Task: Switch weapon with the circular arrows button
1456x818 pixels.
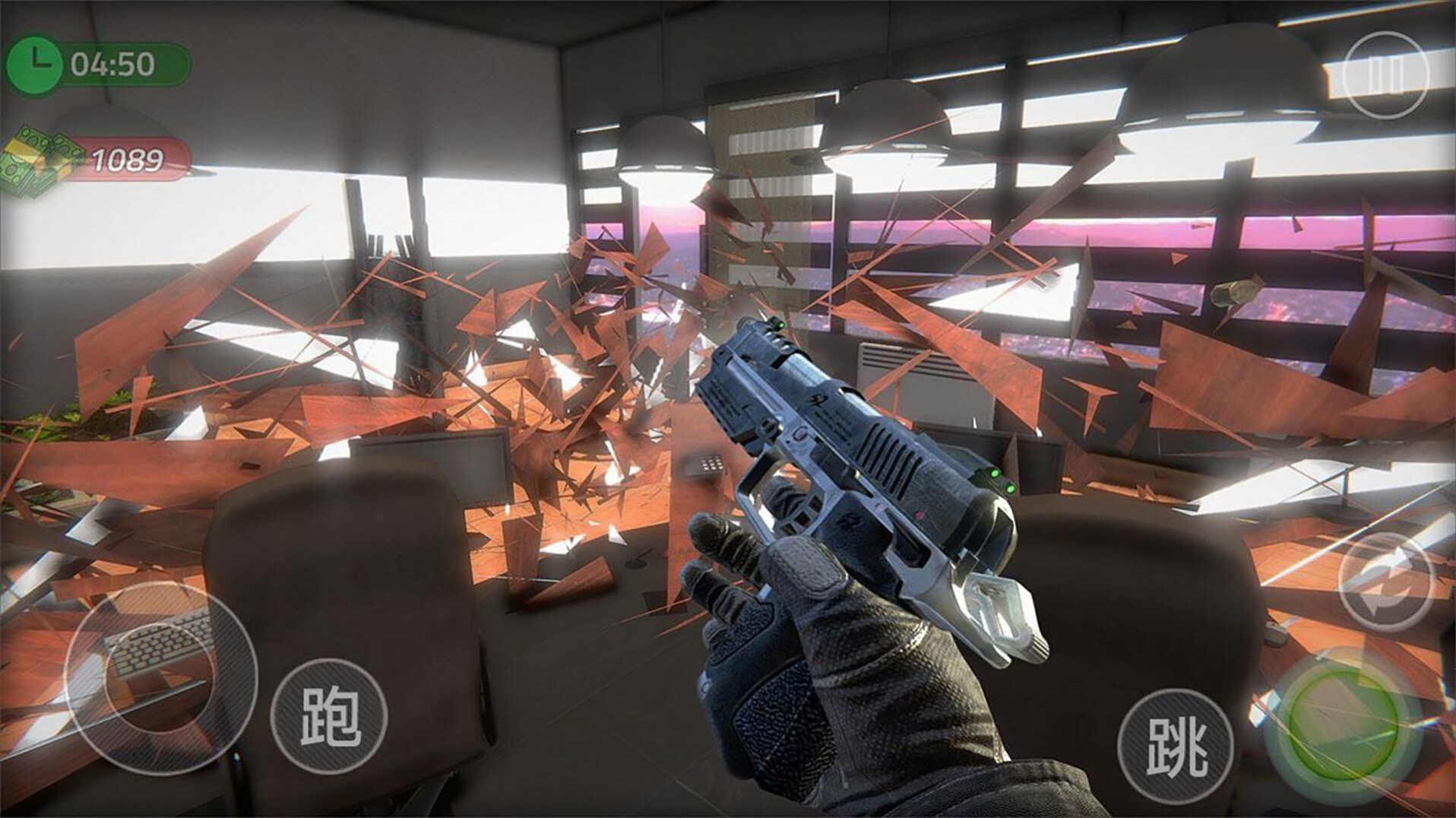Action: 1386,582
